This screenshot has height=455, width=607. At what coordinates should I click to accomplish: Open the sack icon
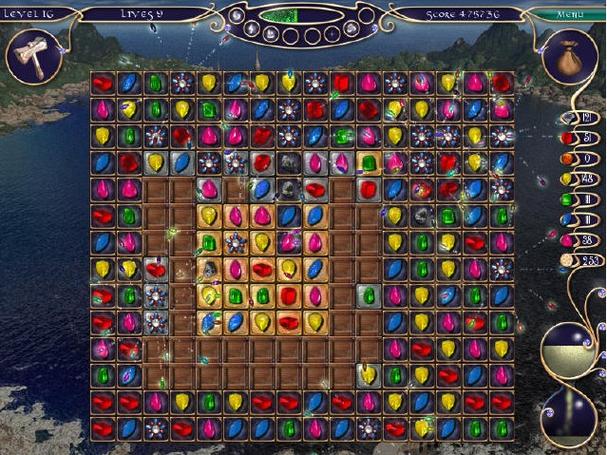(571, 58)
